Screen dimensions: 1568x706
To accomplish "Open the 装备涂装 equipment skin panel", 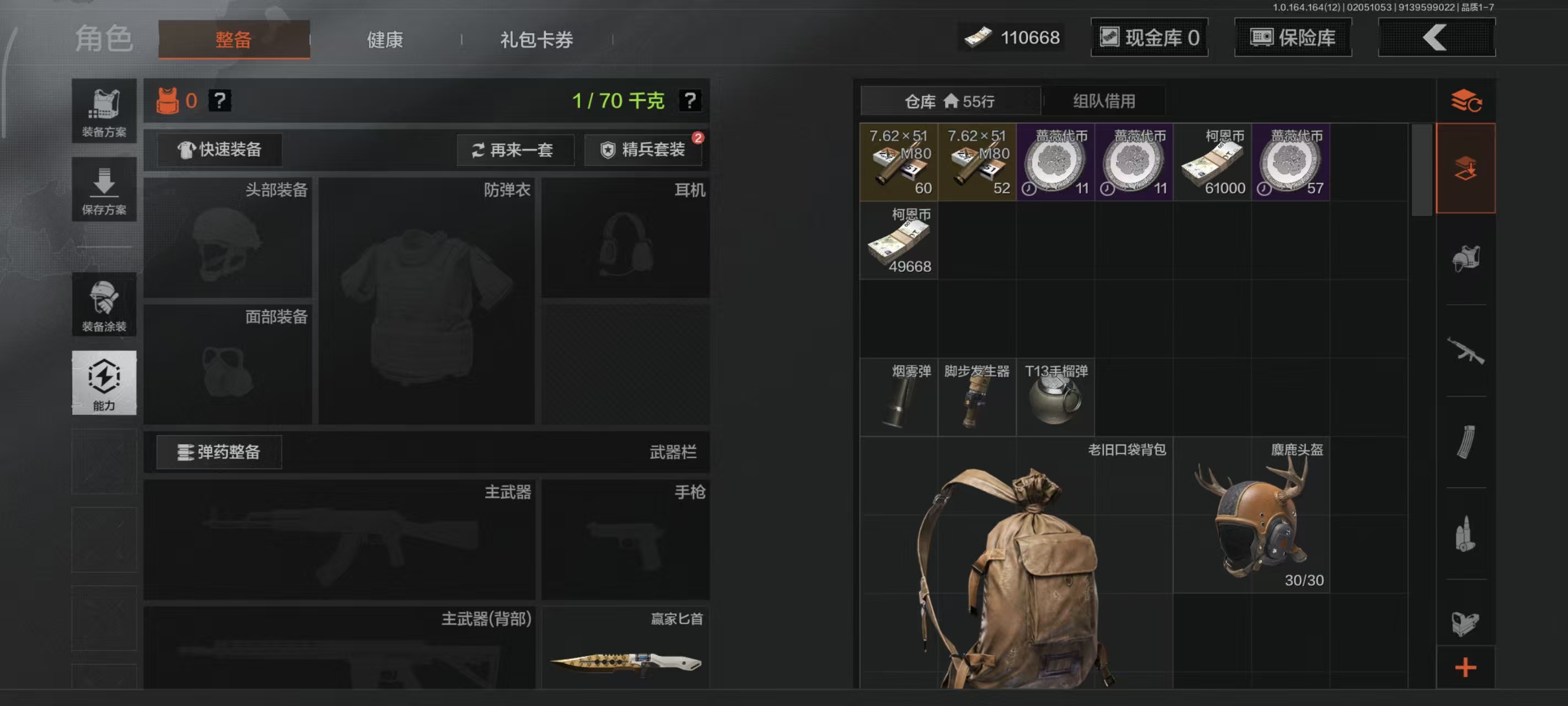I will point(104,304).
